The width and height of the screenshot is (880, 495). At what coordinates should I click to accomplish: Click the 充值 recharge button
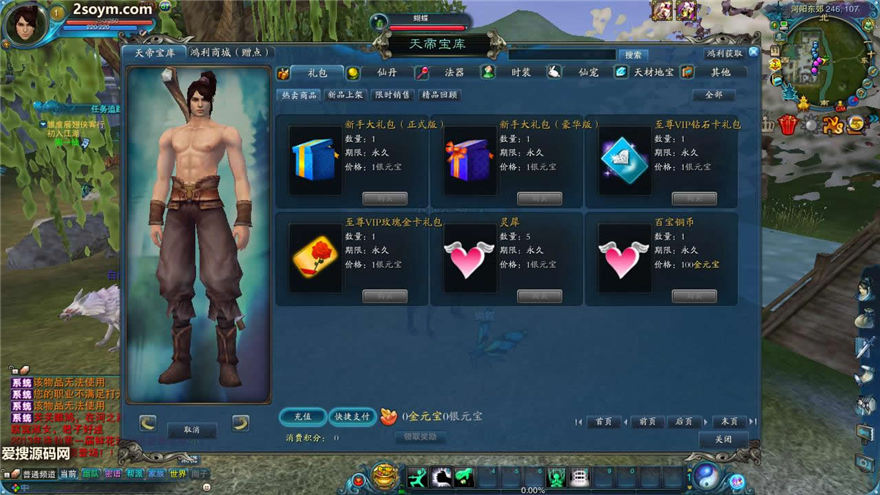click(x=302, y=417)
